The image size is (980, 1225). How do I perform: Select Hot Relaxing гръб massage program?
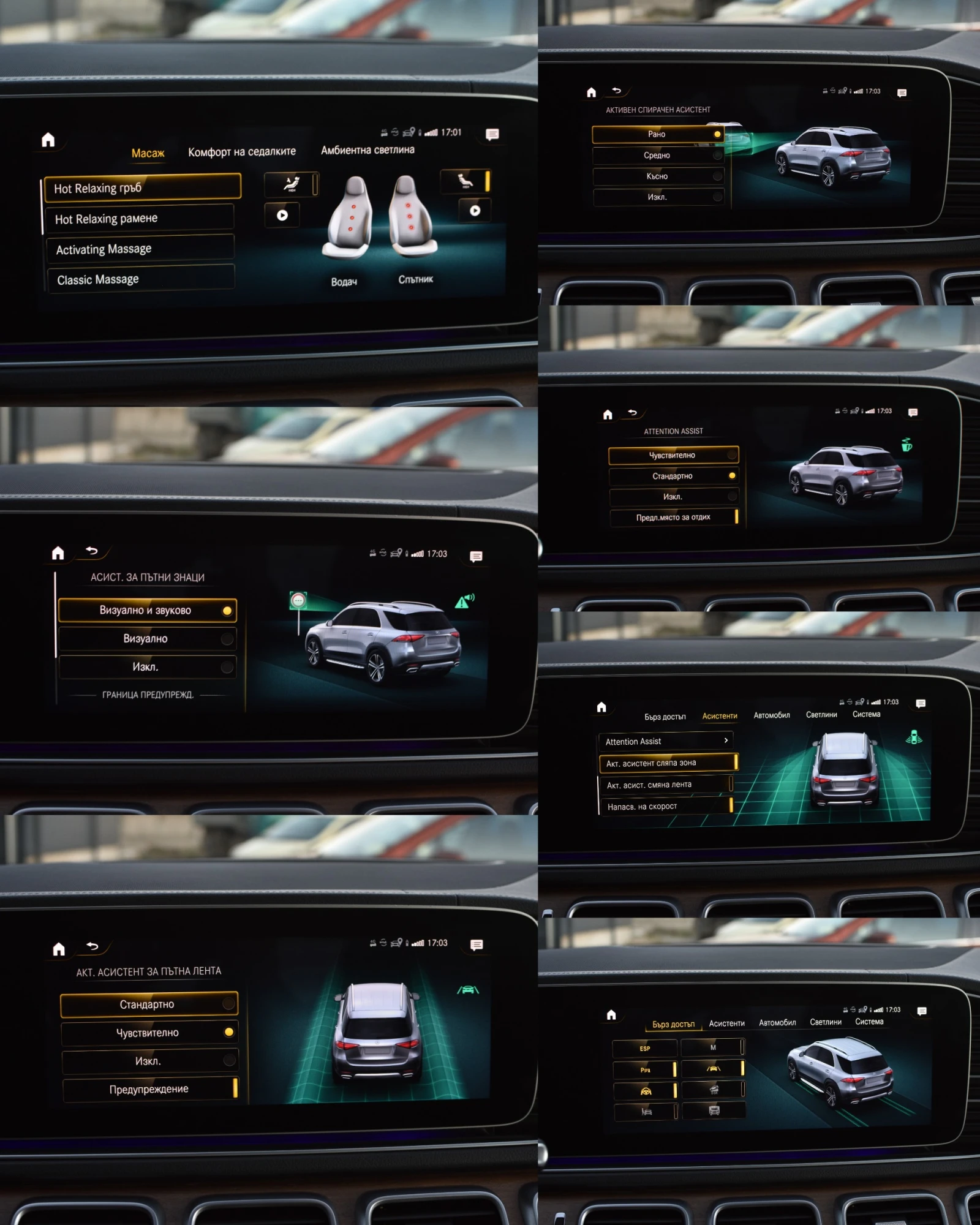[x=142, y=187]
